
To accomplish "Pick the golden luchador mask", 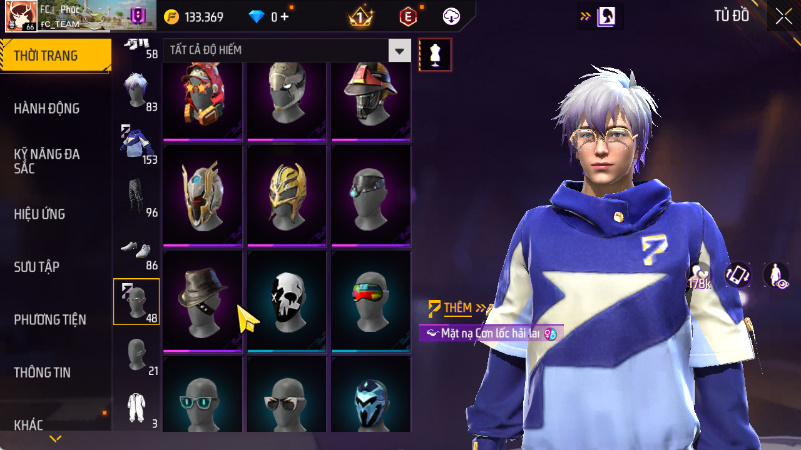I will pos(287,194).
